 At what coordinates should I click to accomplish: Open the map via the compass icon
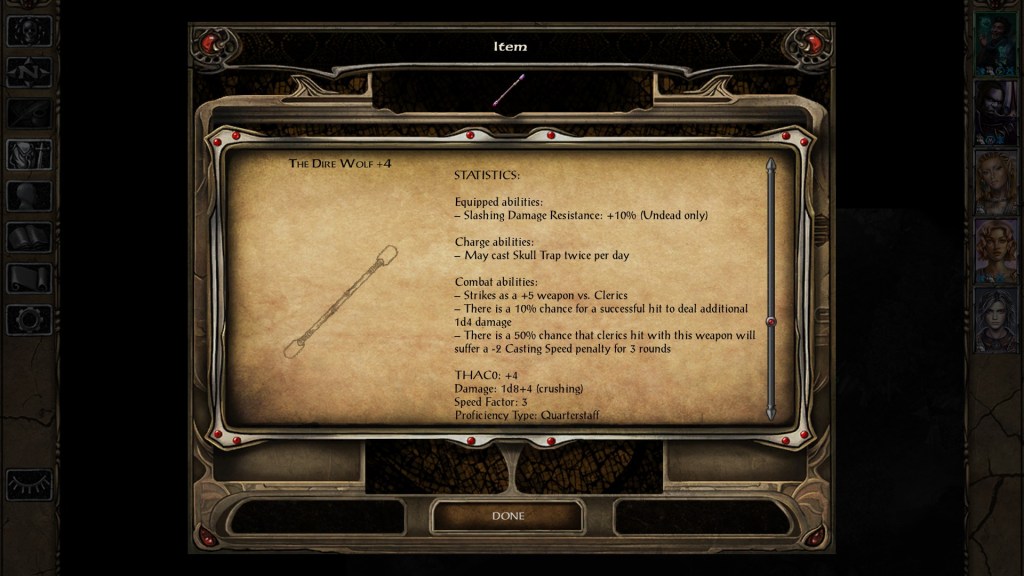click(x=29, y=72)
